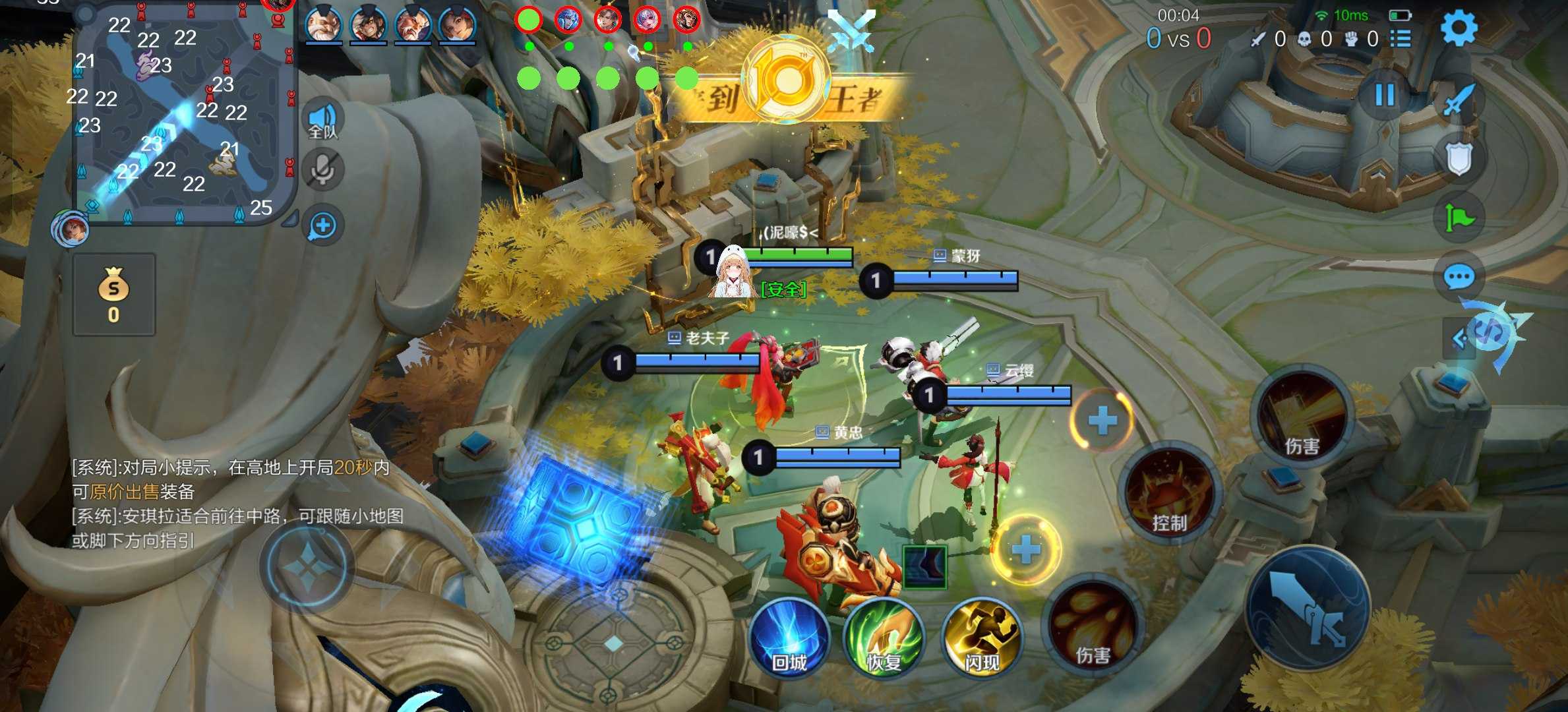1568x712 pixels.
Task: Click the chat bubble plus button near minimap
Action: [322, 226]
